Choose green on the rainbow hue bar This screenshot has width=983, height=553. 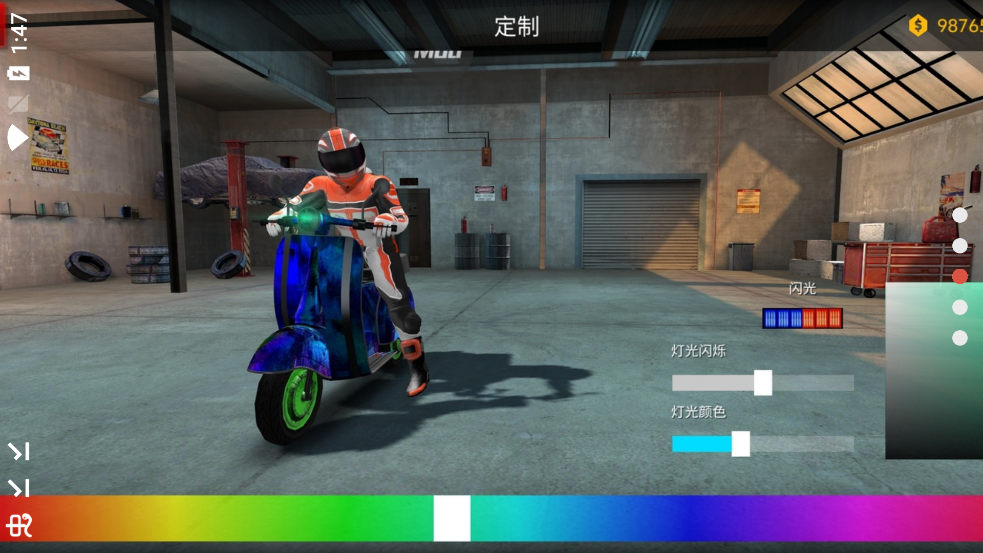[340, 518]
